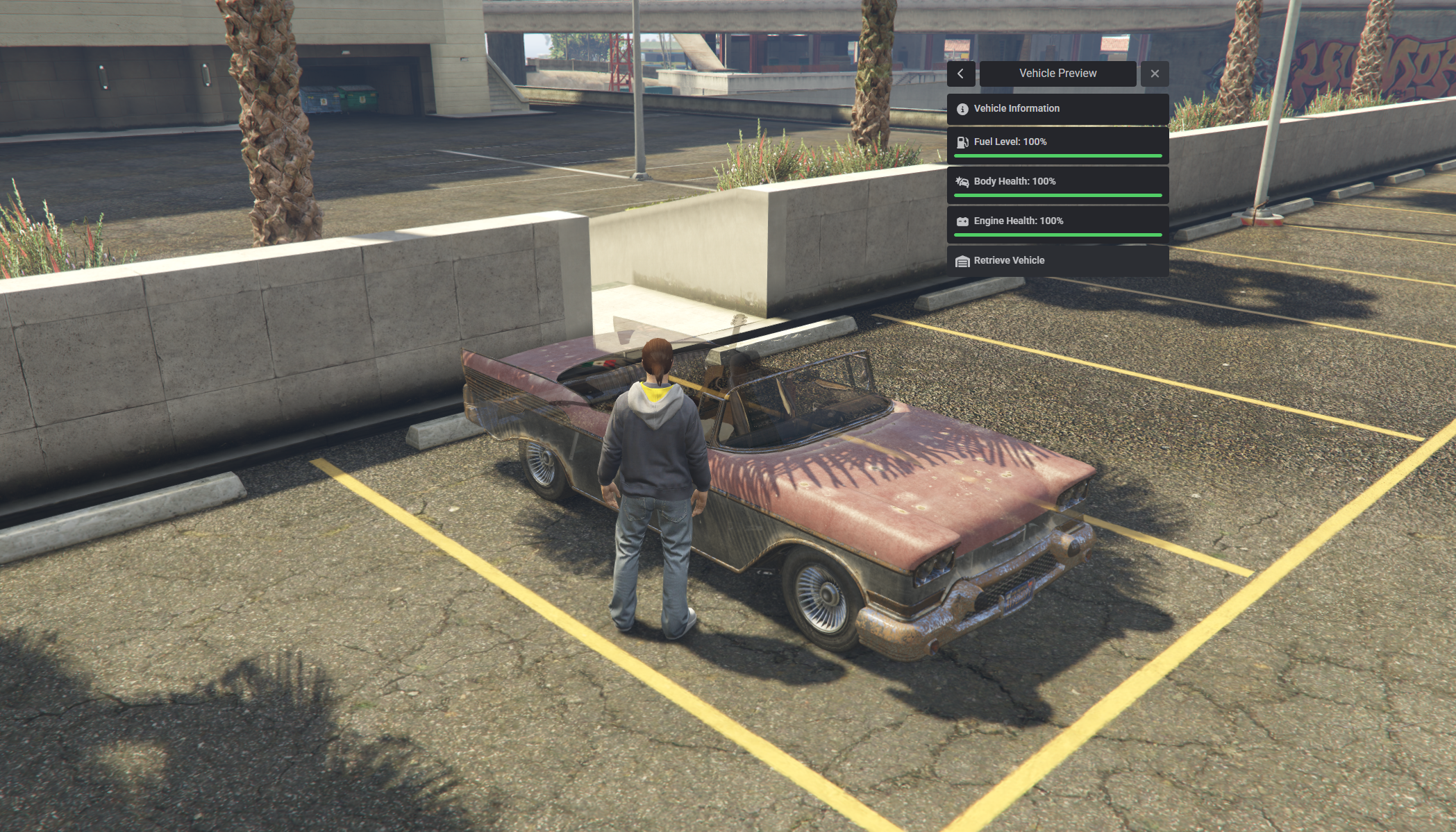Click the X to close Vehicle Preview
This screenshot has height=832, width=1456.
(1155, 74)
